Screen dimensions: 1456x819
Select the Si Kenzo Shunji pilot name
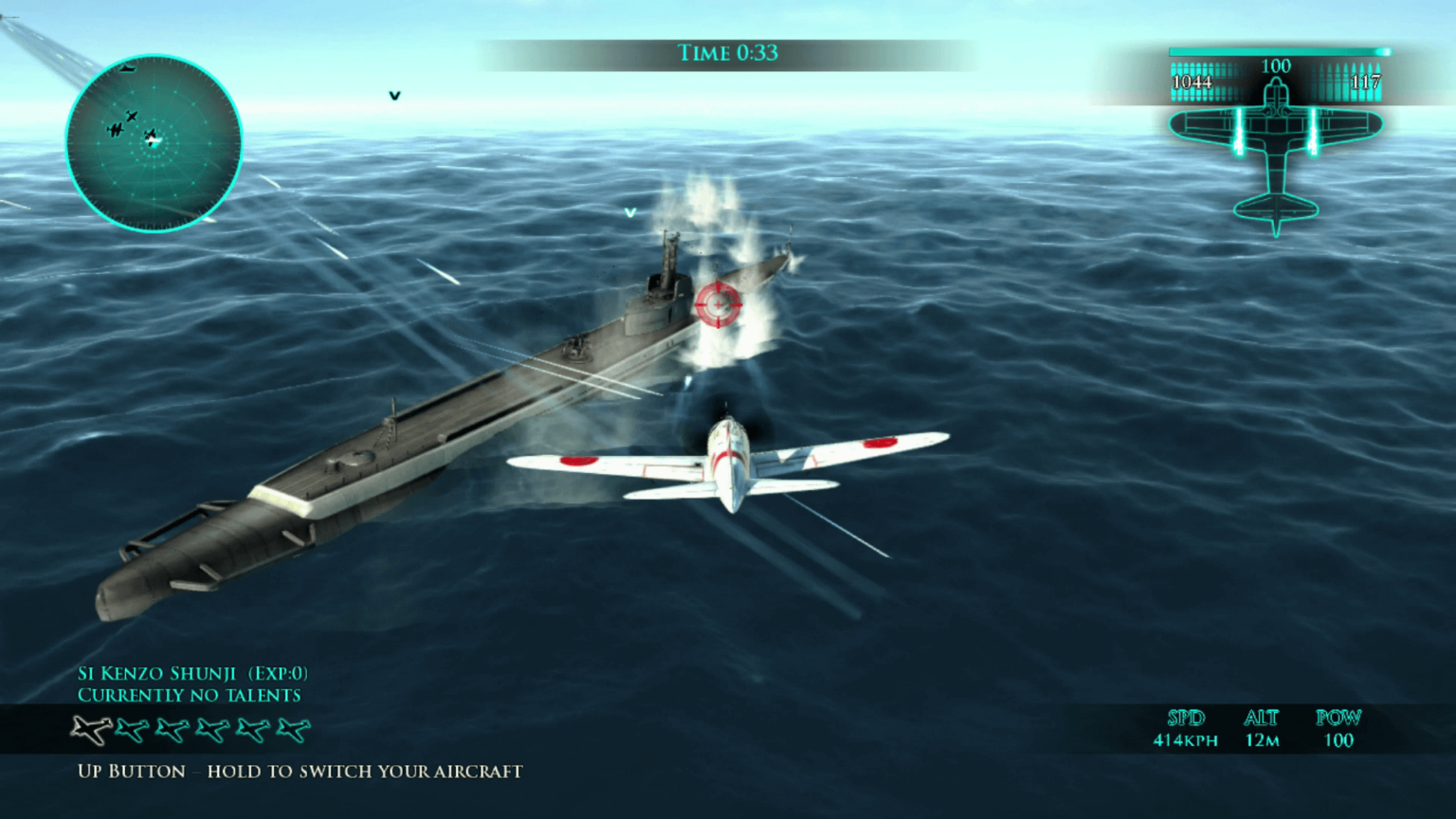click(x=158, y=673)
